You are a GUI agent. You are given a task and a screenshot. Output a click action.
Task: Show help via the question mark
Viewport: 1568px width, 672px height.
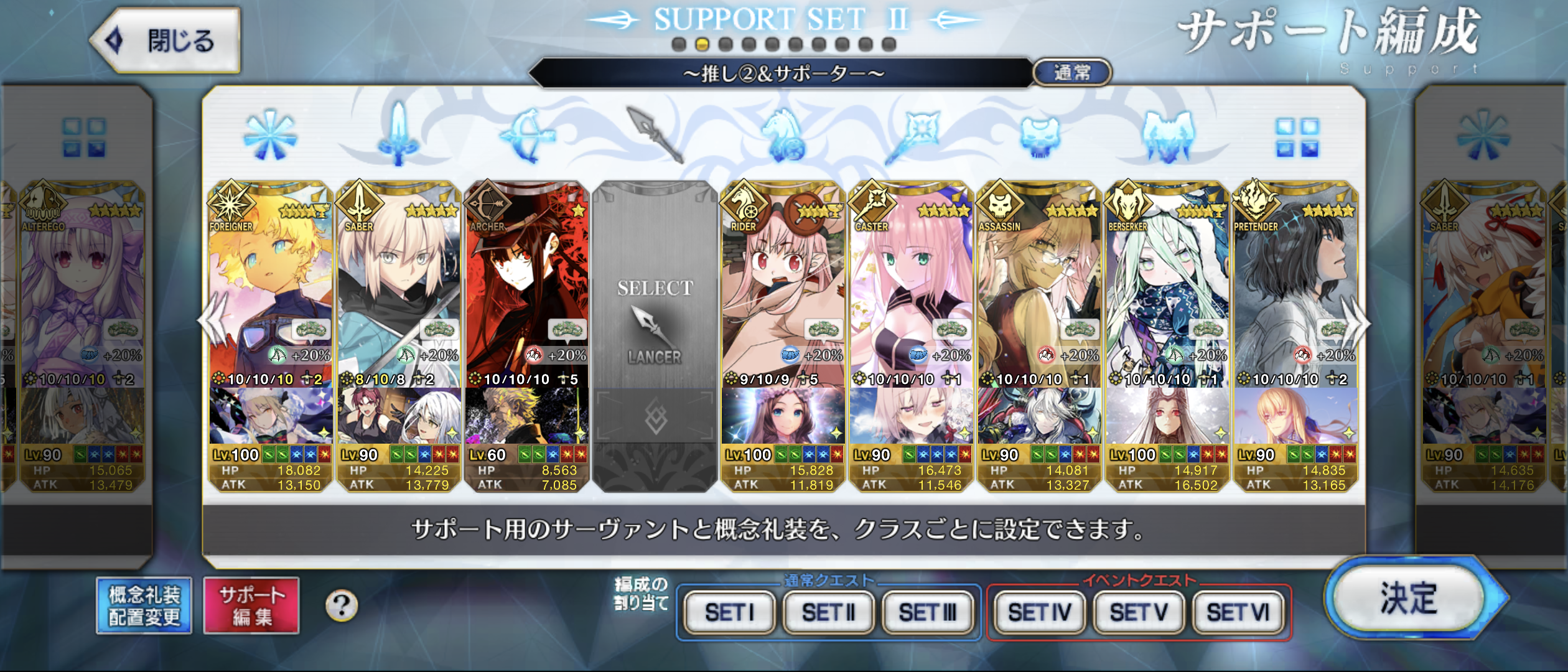coord(342,605)
